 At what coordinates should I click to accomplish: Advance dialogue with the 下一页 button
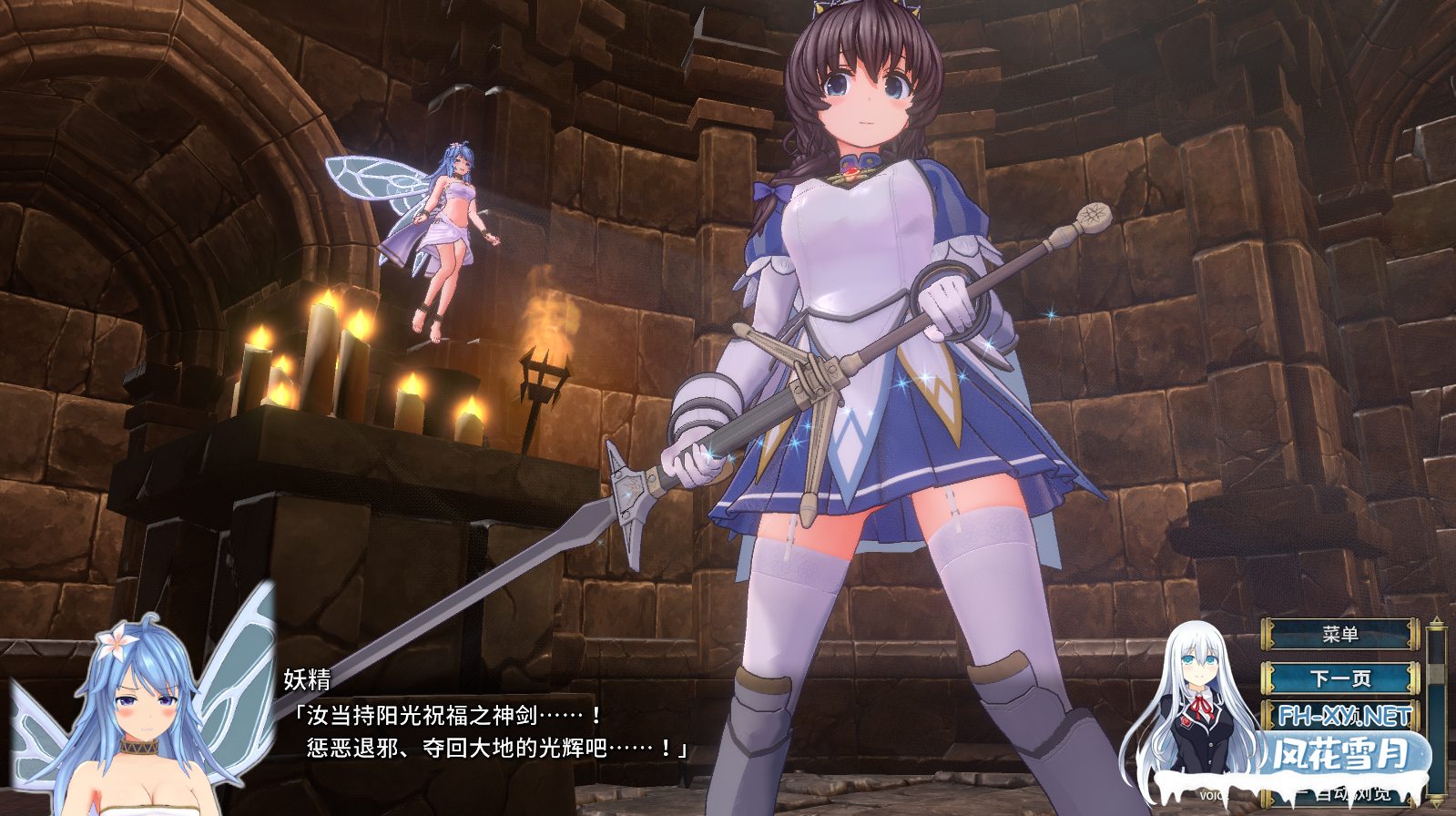[x=1339, y=678]
